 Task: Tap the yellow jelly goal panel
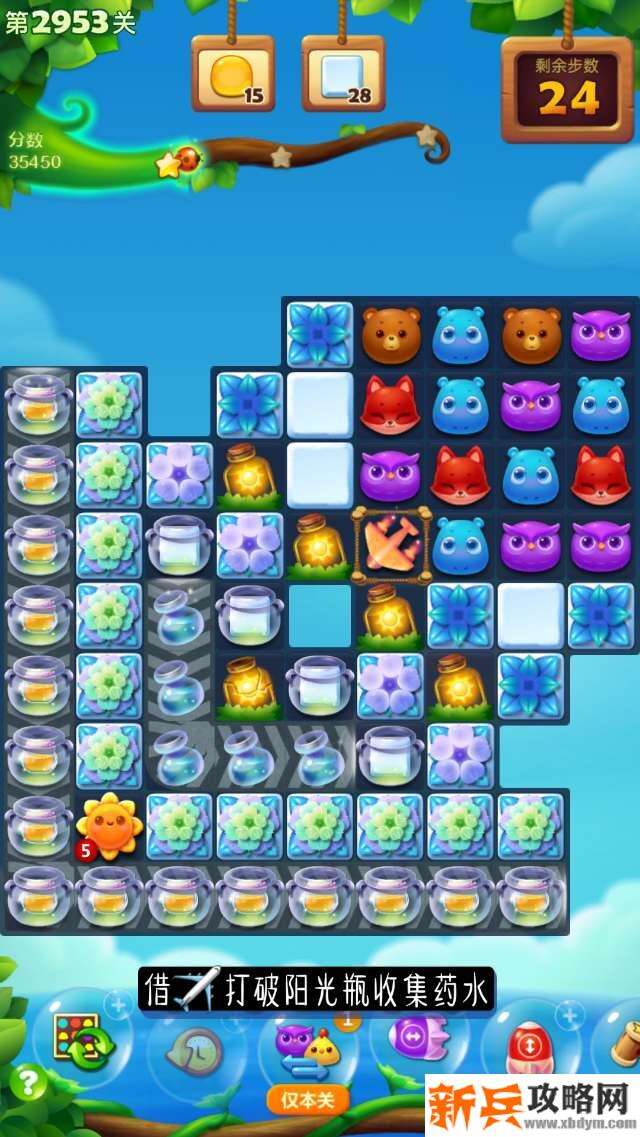pos(232,75)
